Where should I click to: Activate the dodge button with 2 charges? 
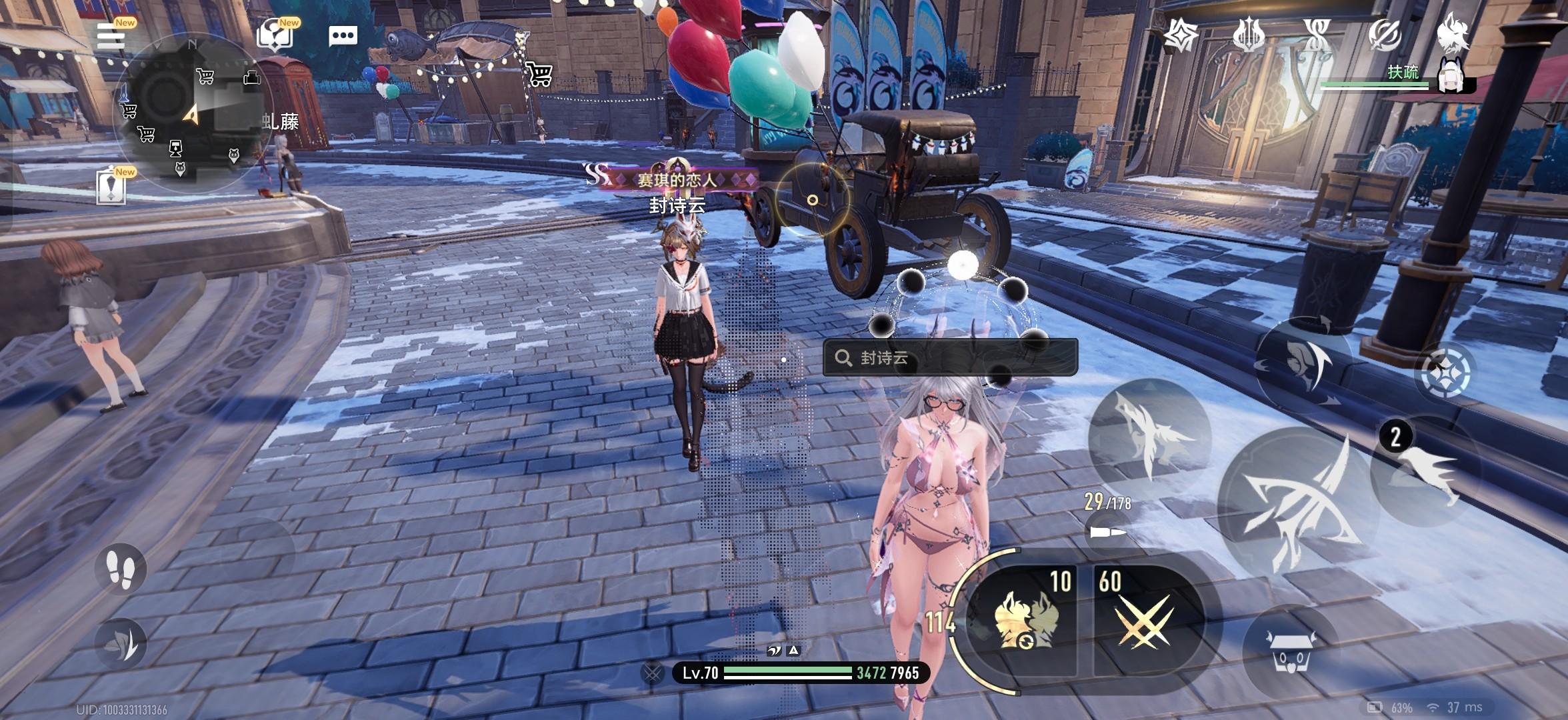[x=1427, y=470]
